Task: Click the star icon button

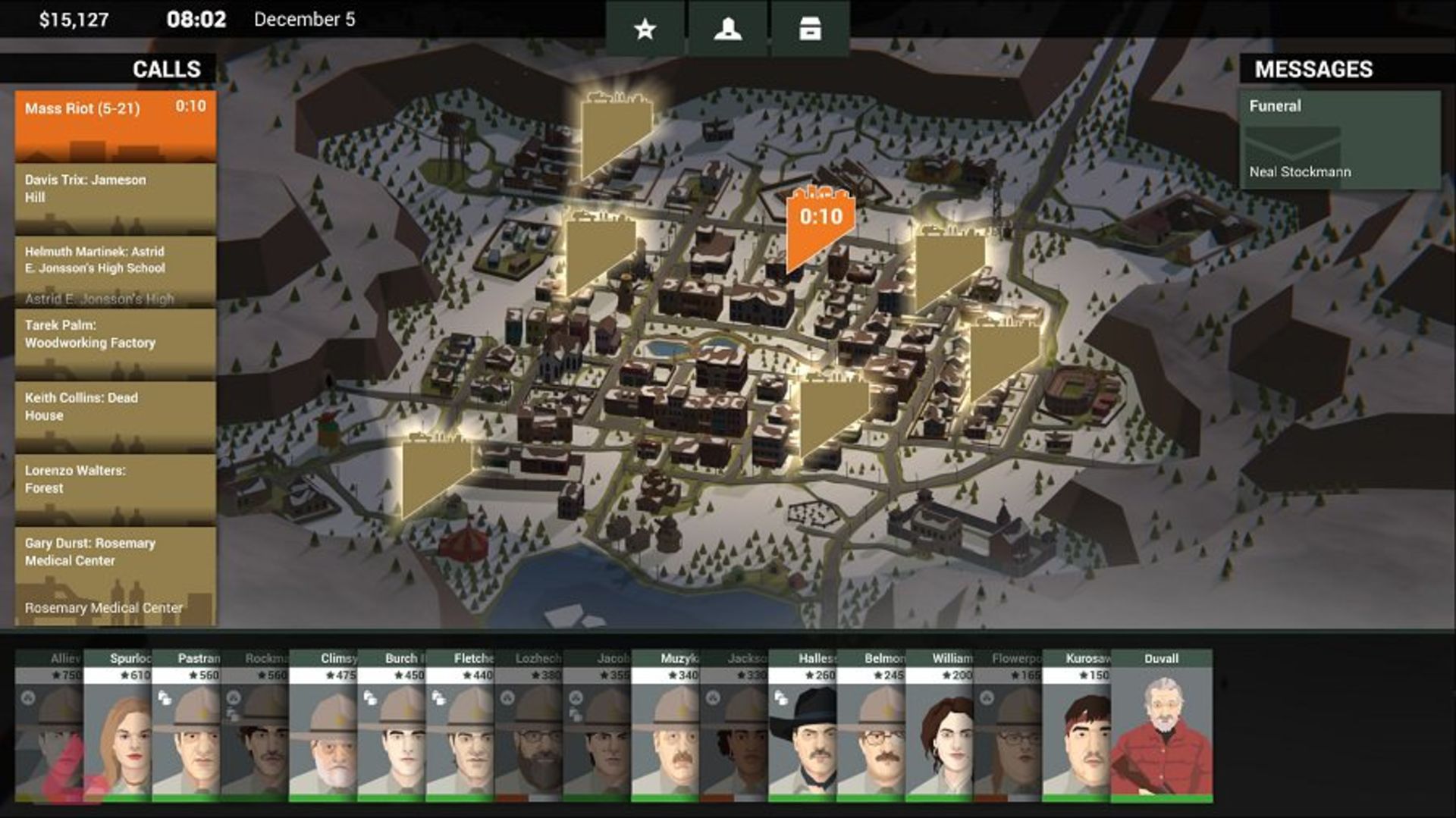Action: click(645, 30)
